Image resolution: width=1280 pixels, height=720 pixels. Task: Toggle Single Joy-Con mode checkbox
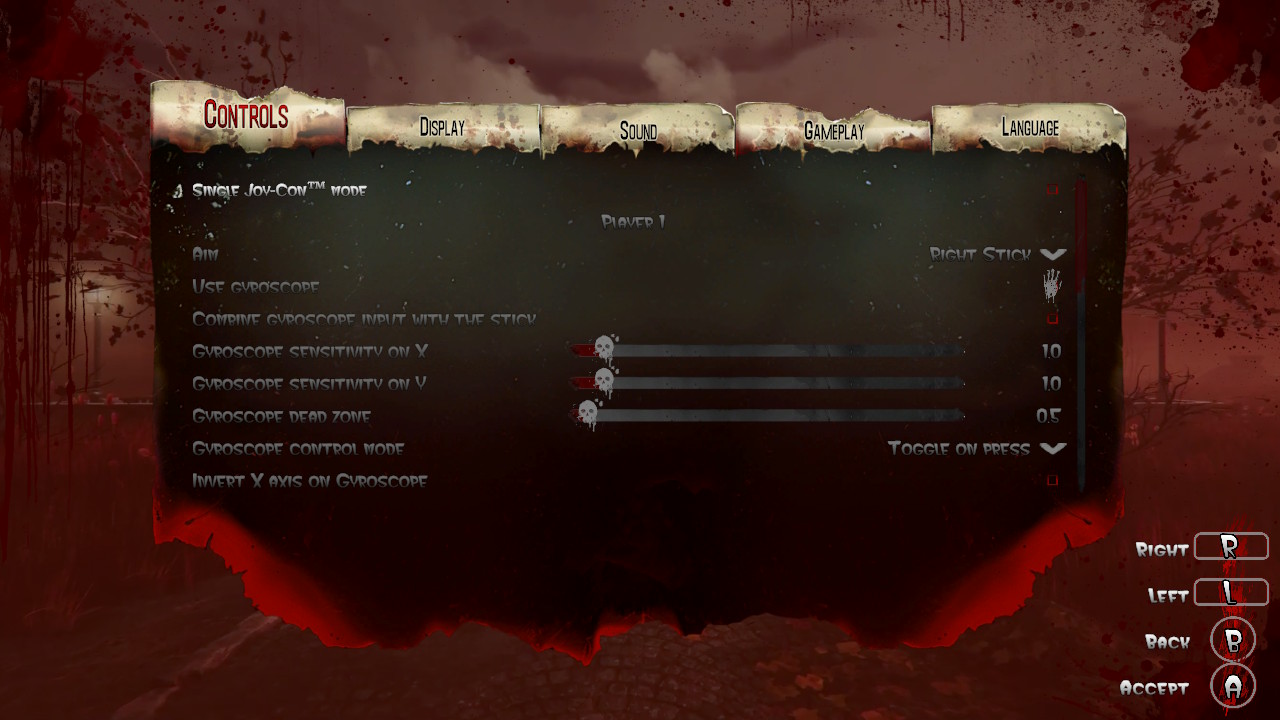pos(1052,189)
